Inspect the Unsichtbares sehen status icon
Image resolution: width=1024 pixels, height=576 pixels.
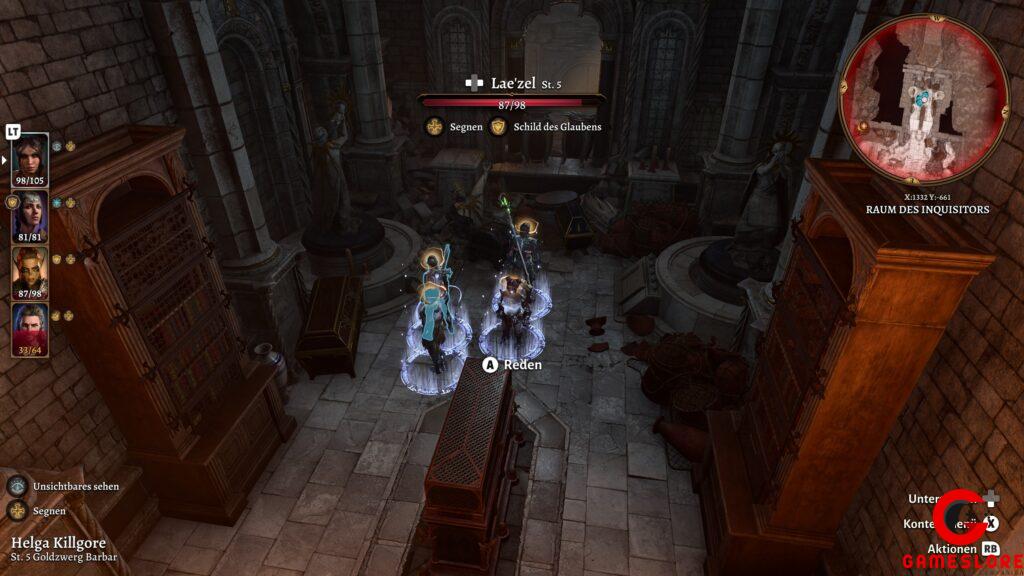tap(17, 486)
